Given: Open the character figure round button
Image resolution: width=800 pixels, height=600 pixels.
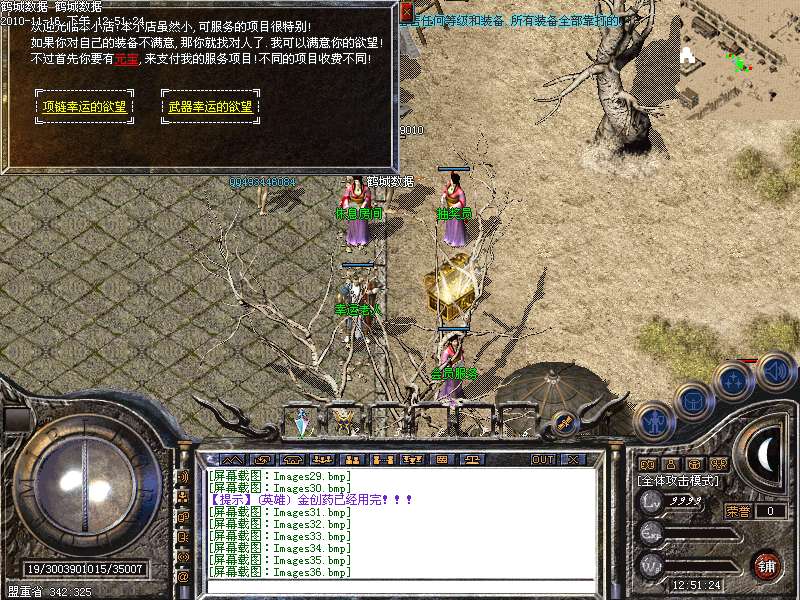Looking at the screenshot, I should point(653,421).
